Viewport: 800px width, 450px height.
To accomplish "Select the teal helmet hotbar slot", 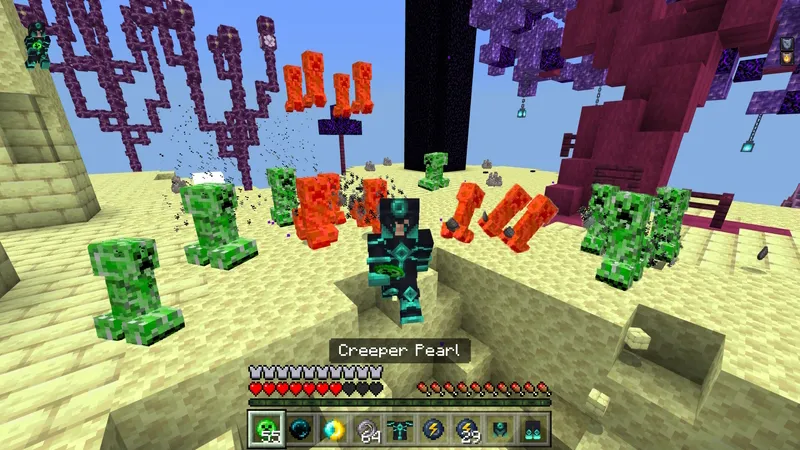I will (x=500, y=429).
